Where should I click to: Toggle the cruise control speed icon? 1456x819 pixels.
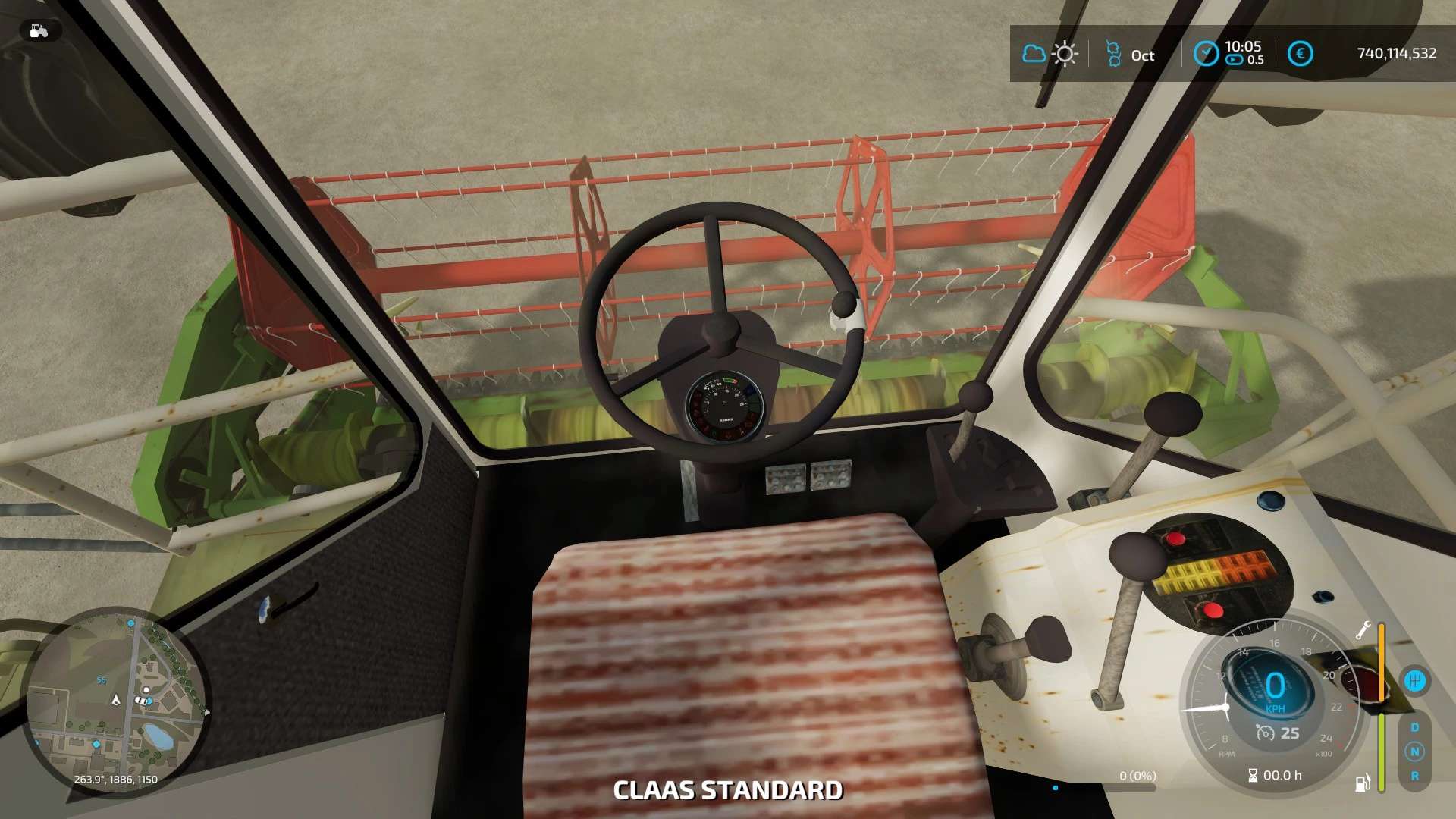point(1265,733)
